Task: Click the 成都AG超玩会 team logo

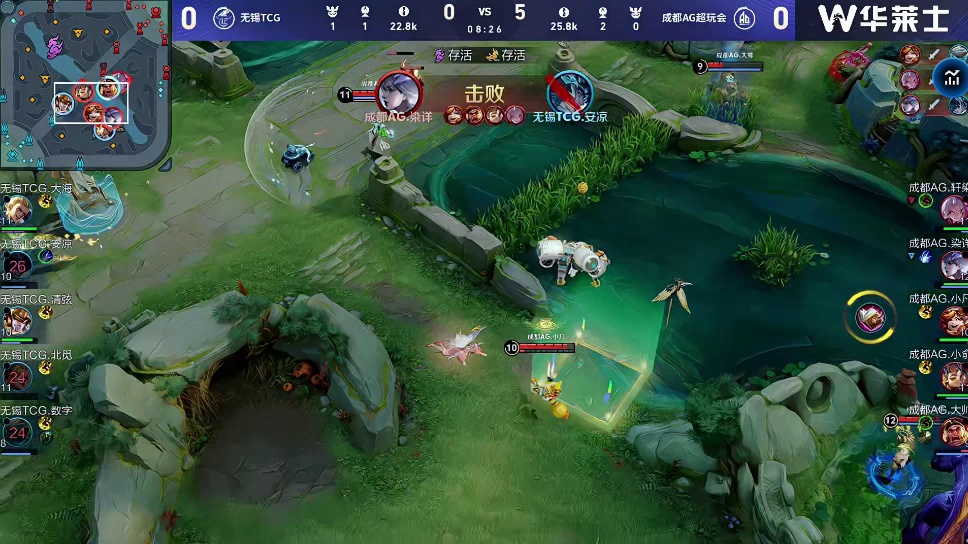Action: tap(744, 18)
